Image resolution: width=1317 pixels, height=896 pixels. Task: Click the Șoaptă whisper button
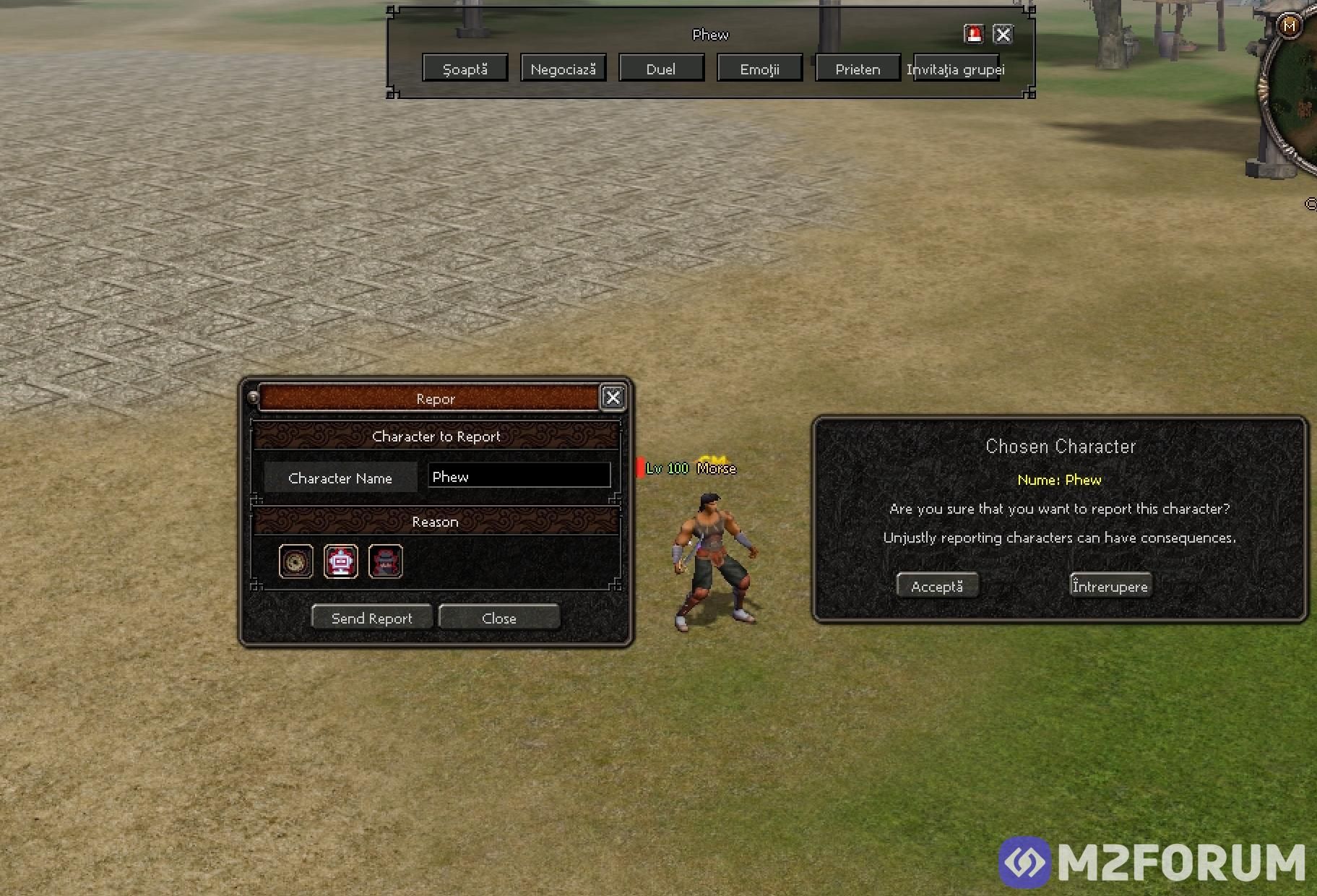click(x=465, y=69)
